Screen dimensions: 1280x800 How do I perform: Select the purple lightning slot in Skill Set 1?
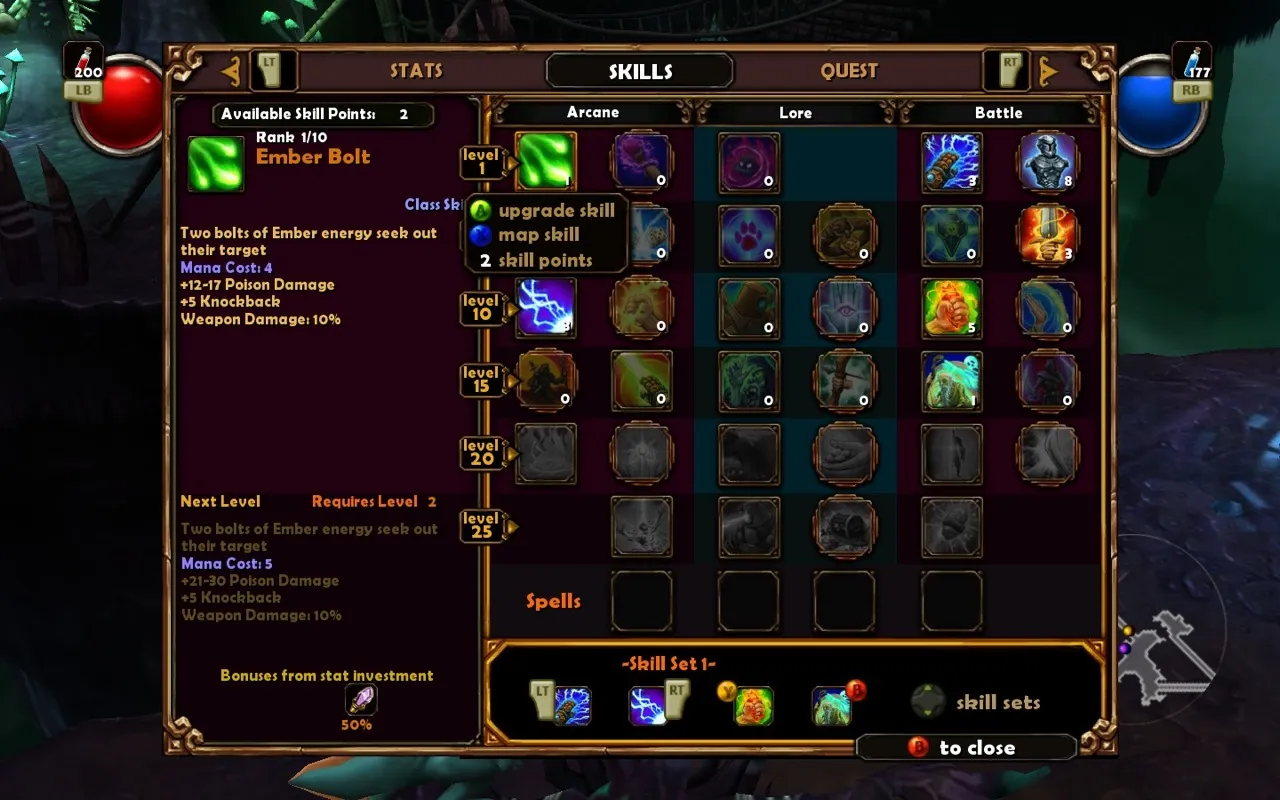click(648, 705)
